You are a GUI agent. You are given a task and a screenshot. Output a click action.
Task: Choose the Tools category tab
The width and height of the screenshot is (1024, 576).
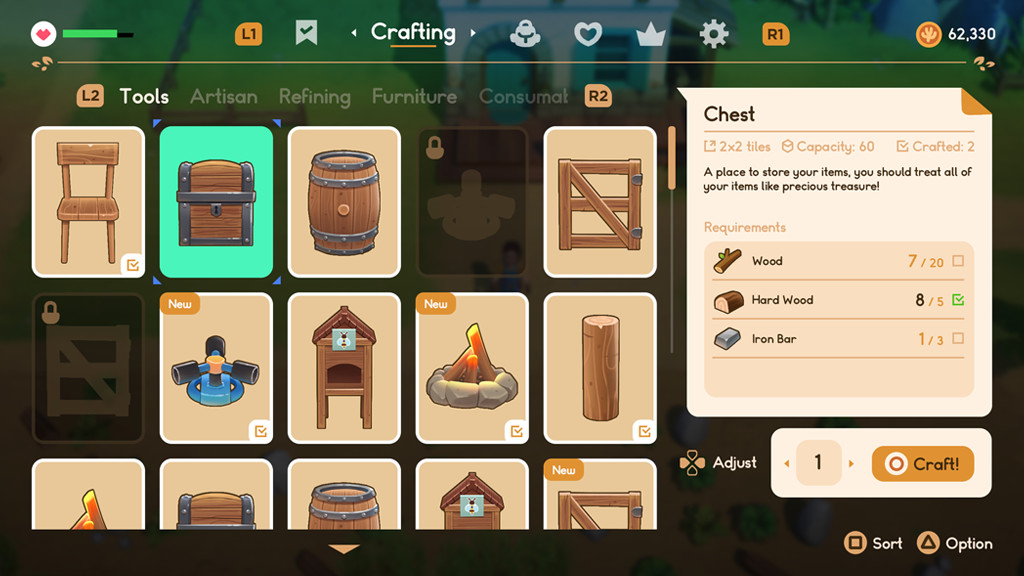(144, 97)
